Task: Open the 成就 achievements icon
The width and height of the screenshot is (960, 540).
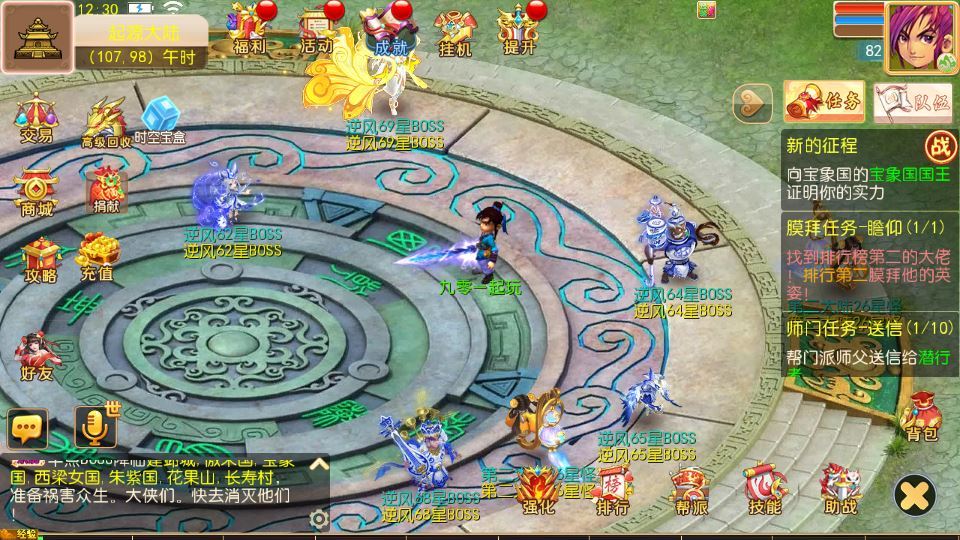Action: coord(389,28)
